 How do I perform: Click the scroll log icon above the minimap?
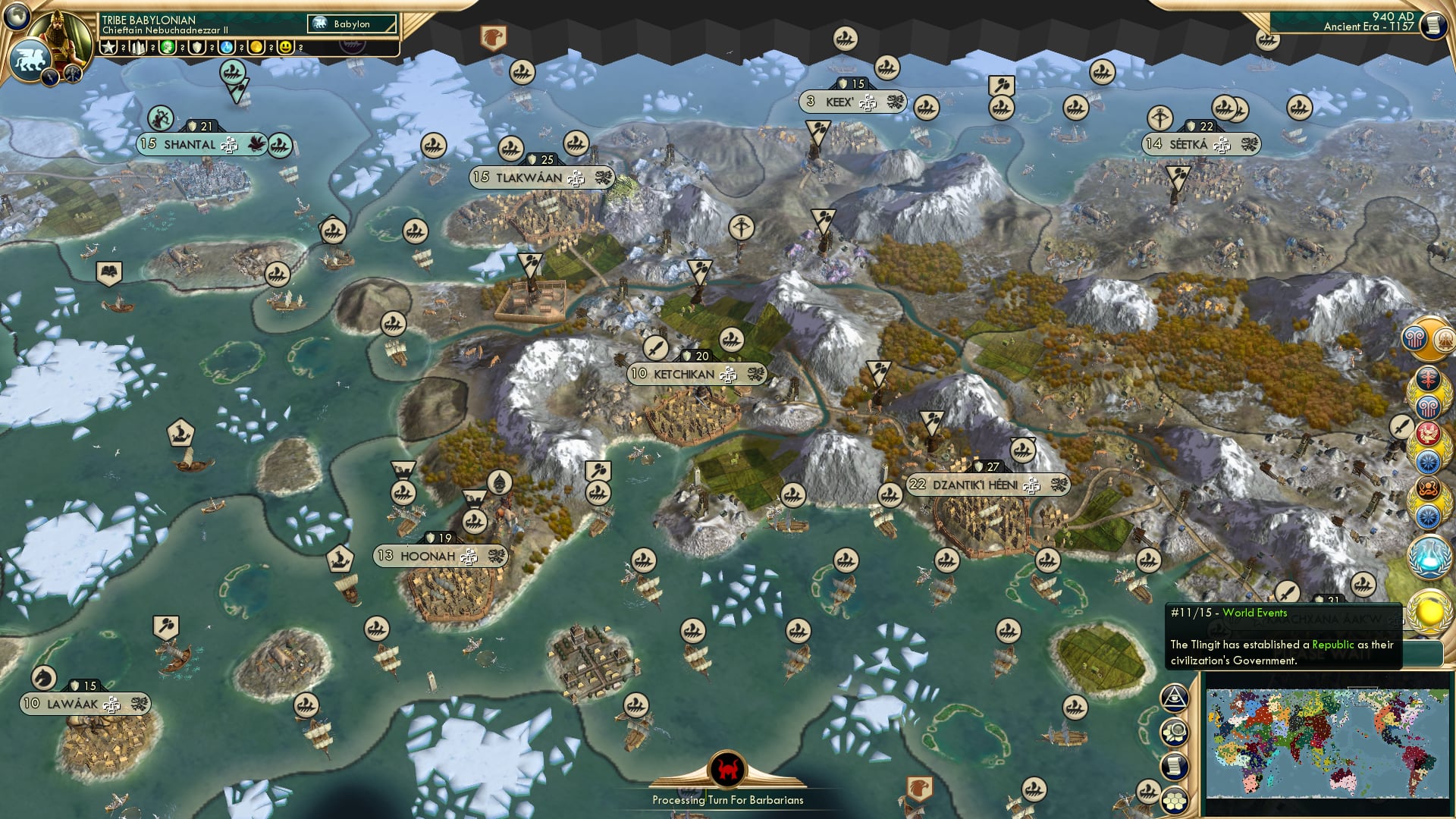(x=1175, y=764)
